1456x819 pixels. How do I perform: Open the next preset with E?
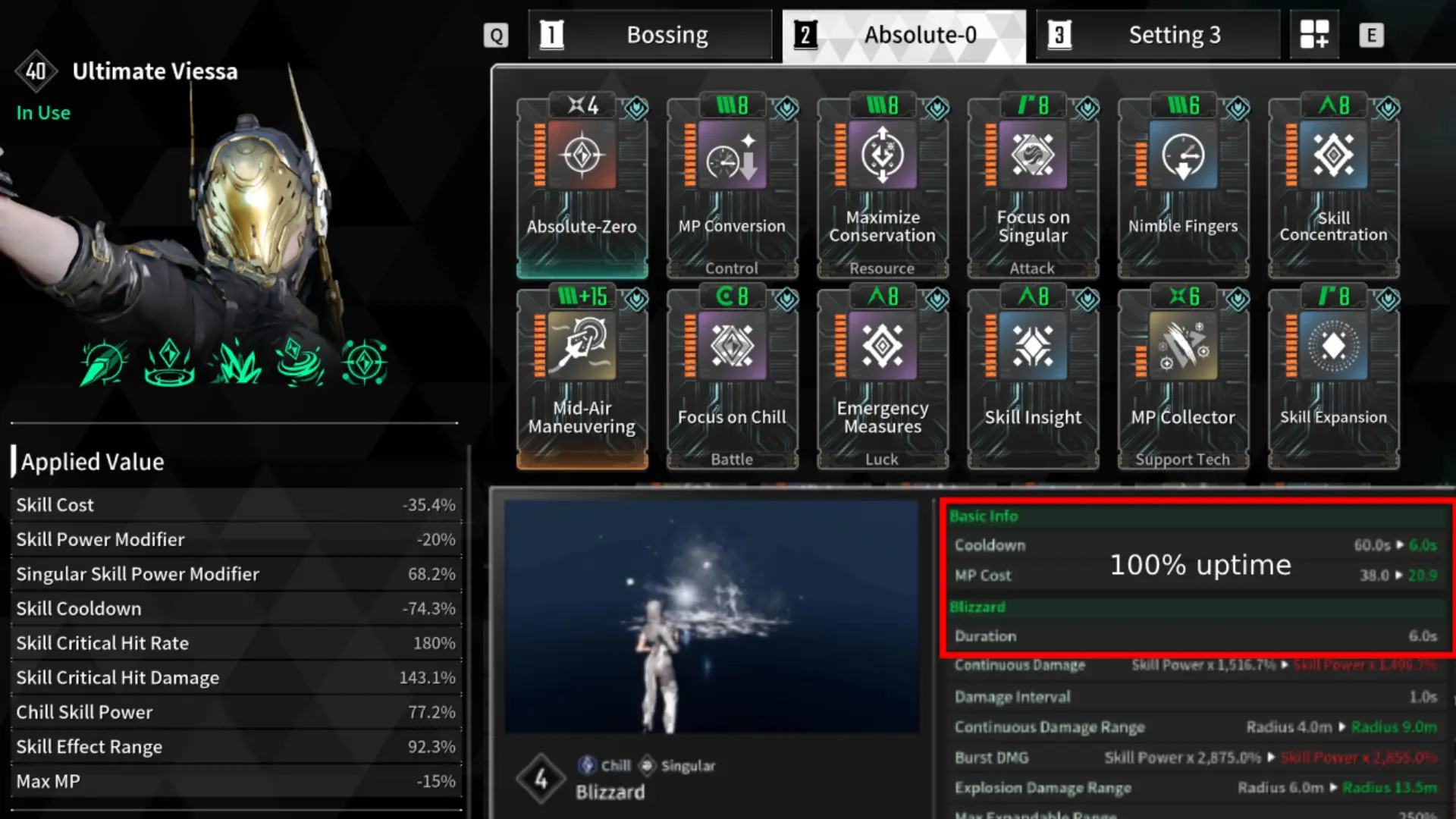pyautogui.click(x=1372, y=34)
